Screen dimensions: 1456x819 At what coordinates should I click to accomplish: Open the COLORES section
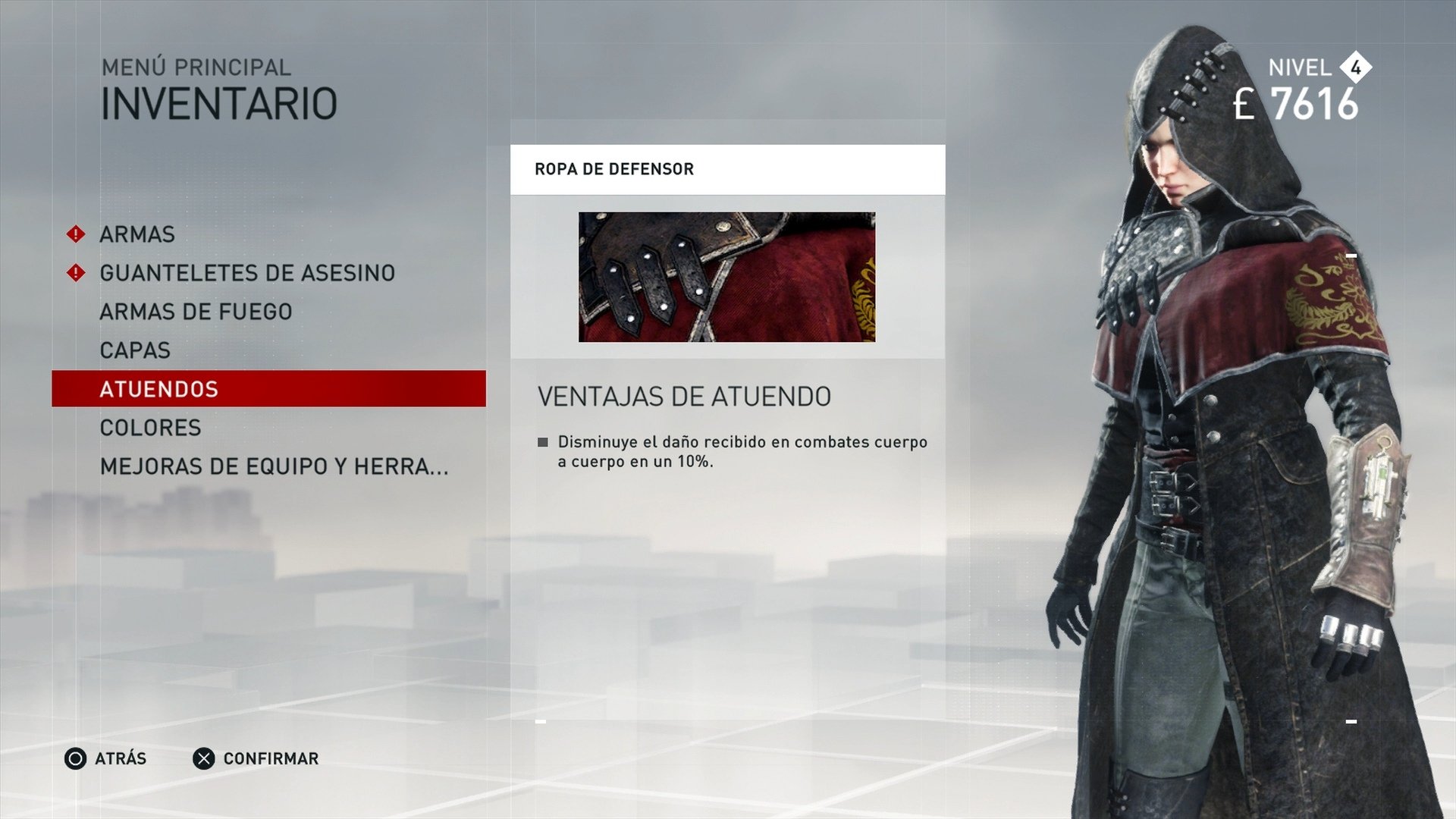149,427
